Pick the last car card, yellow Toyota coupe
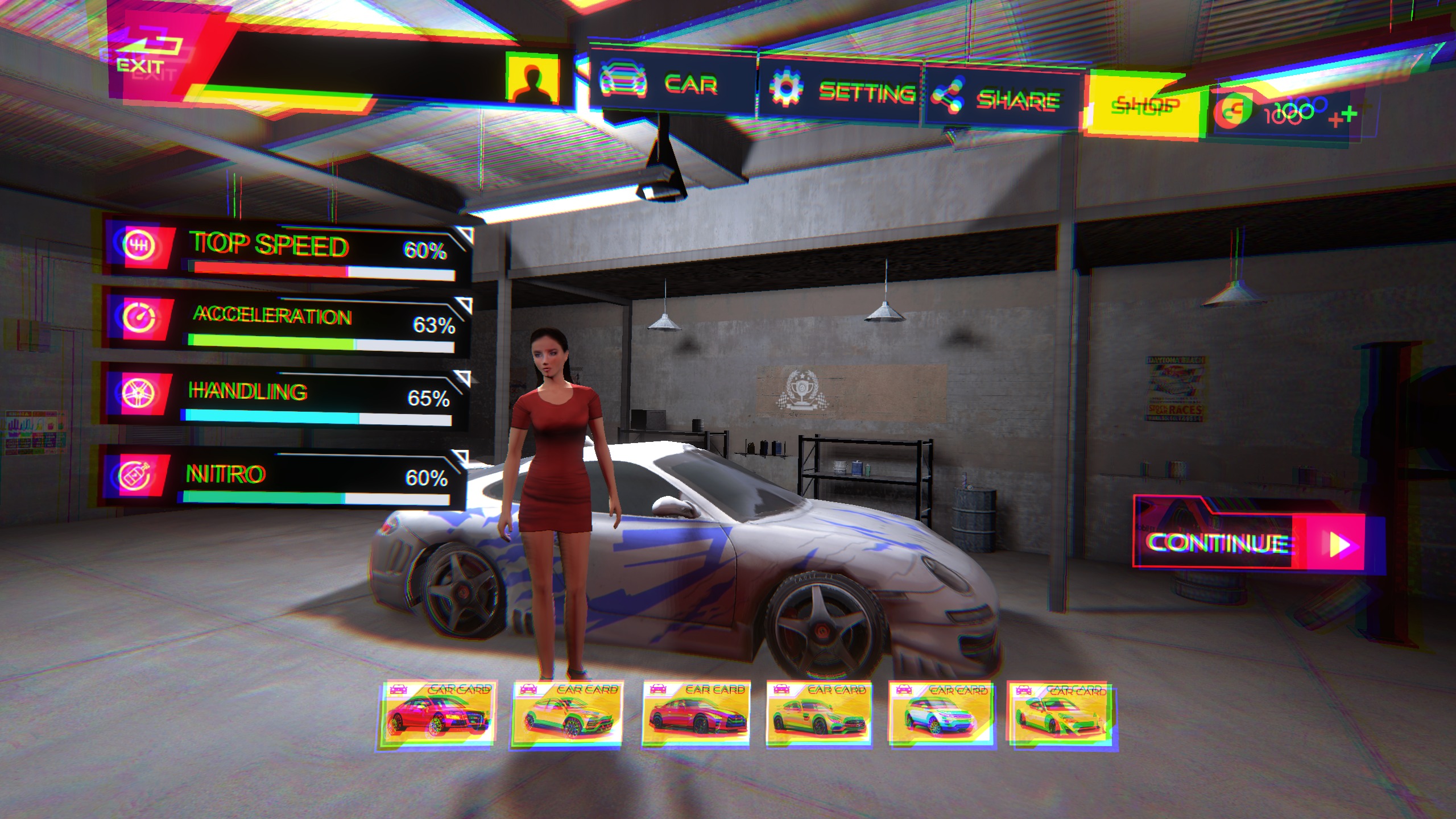Image resolution: width=1456 pixels, height=819 pixels. coord(1060,714)
